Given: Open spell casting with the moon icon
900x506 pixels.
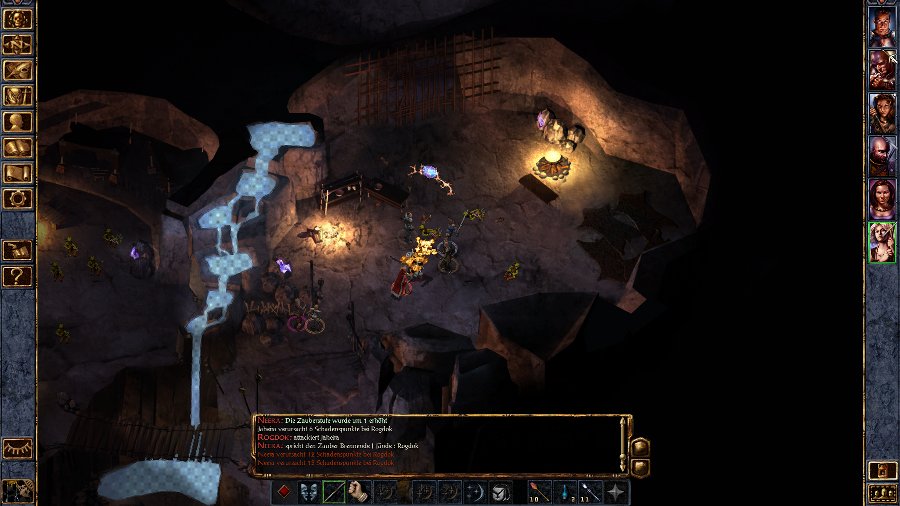Looking at the screenshot, I should 476,491.
